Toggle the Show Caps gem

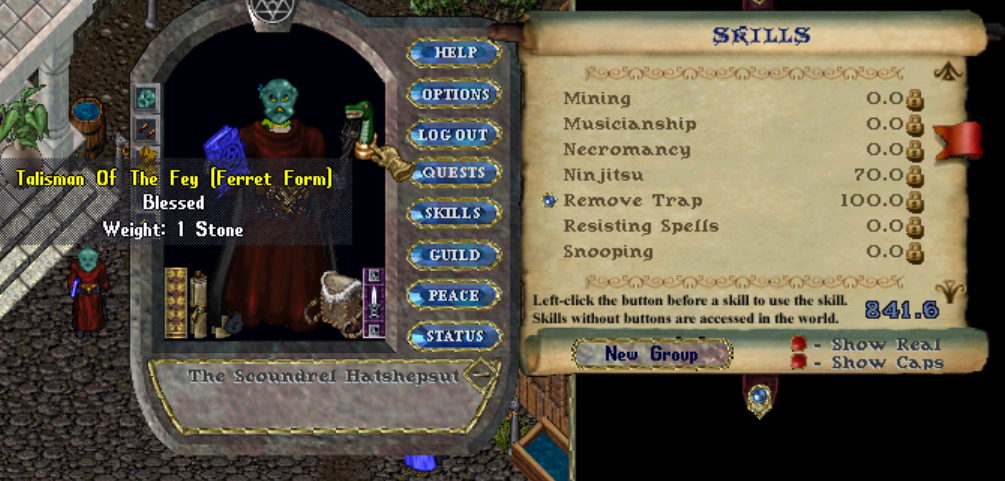coord(798,362)
